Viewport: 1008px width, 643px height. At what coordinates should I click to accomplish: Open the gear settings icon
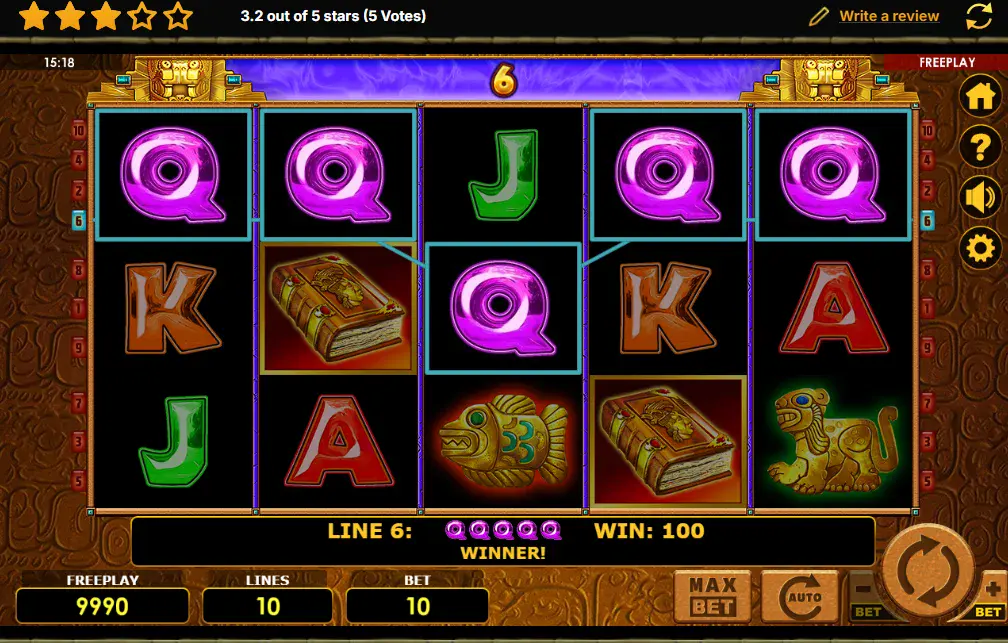(x=980, y=247)
